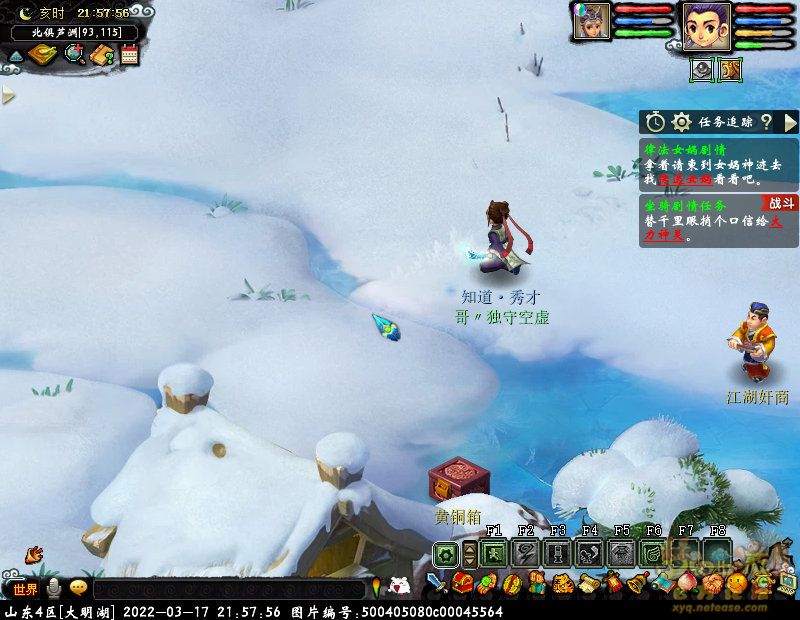Open quest tracker settings gear

click(682, 122)
